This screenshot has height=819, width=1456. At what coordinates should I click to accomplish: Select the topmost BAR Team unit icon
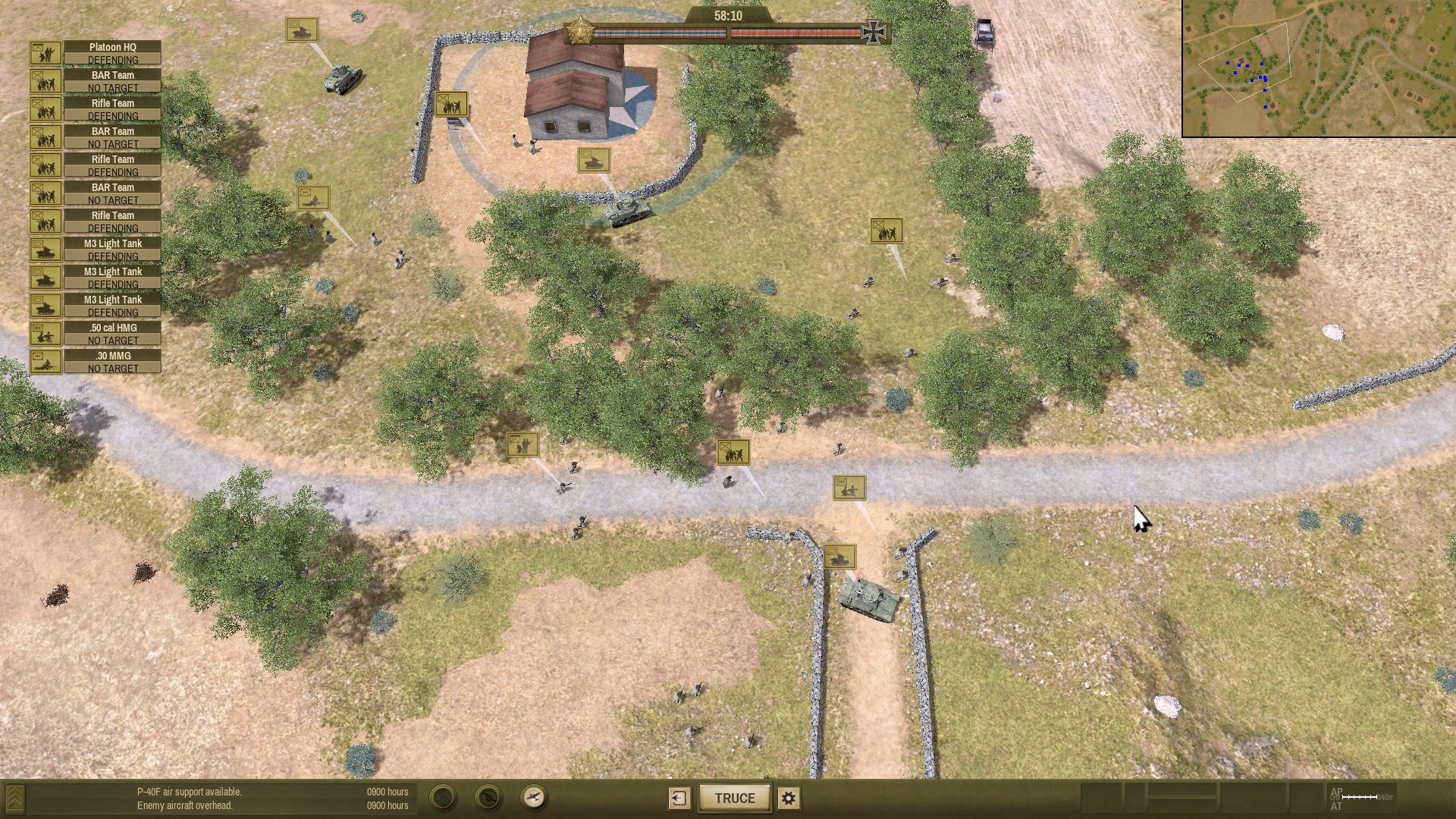pos(47,81)
